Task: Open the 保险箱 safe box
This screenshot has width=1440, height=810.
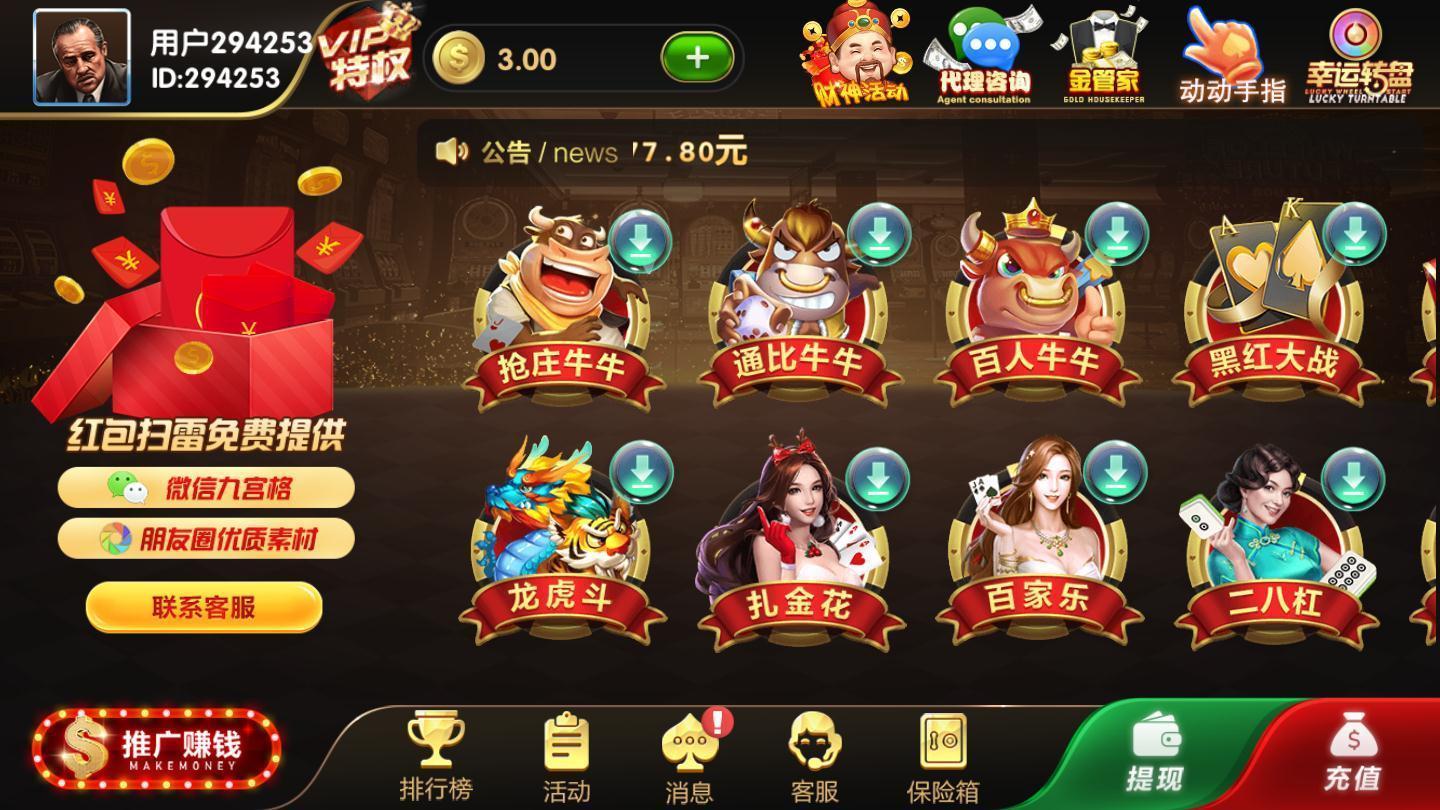Action: [x=940, y=755]
